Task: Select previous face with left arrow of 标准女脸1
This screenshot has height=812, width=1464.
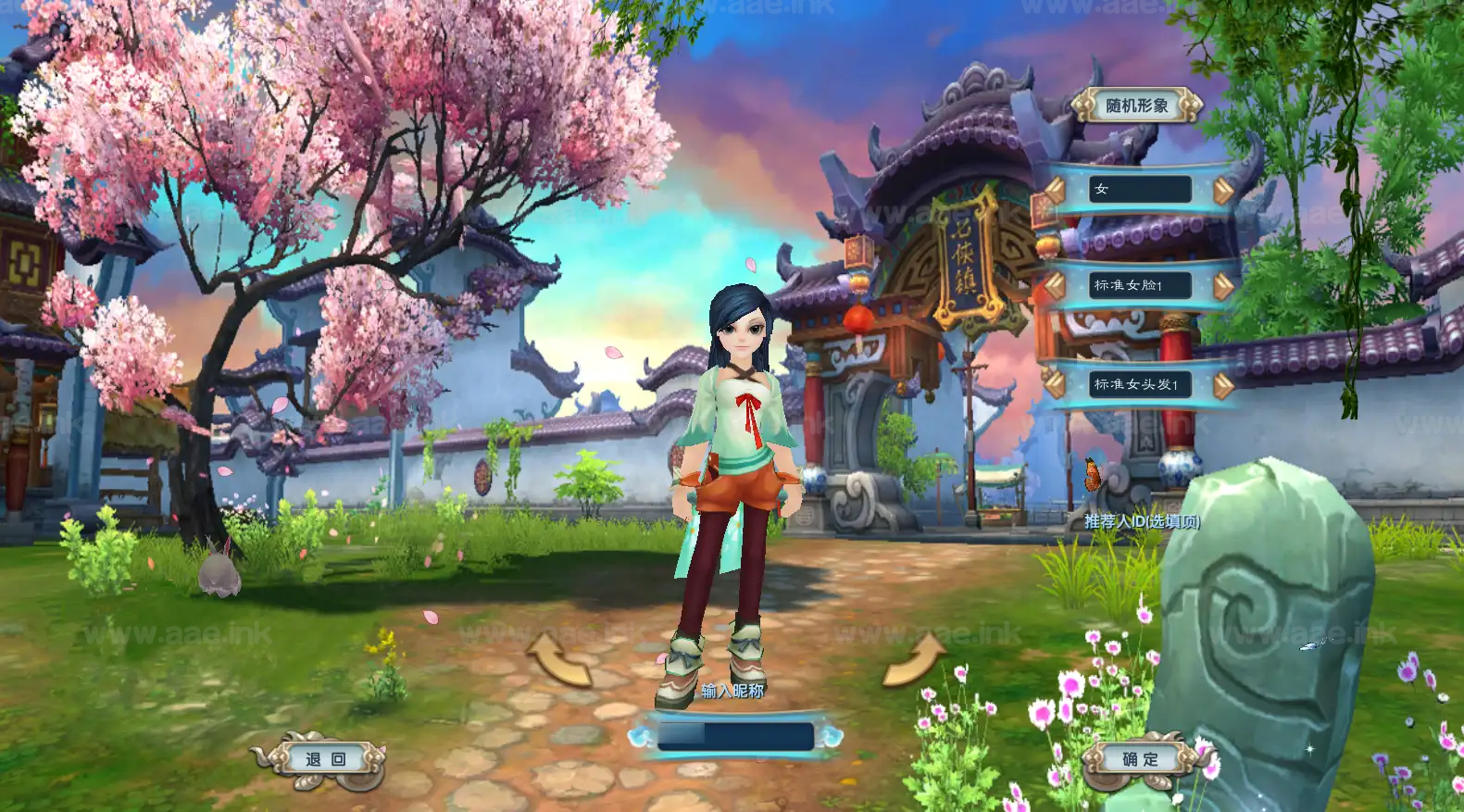Action: click(1054, 286)
